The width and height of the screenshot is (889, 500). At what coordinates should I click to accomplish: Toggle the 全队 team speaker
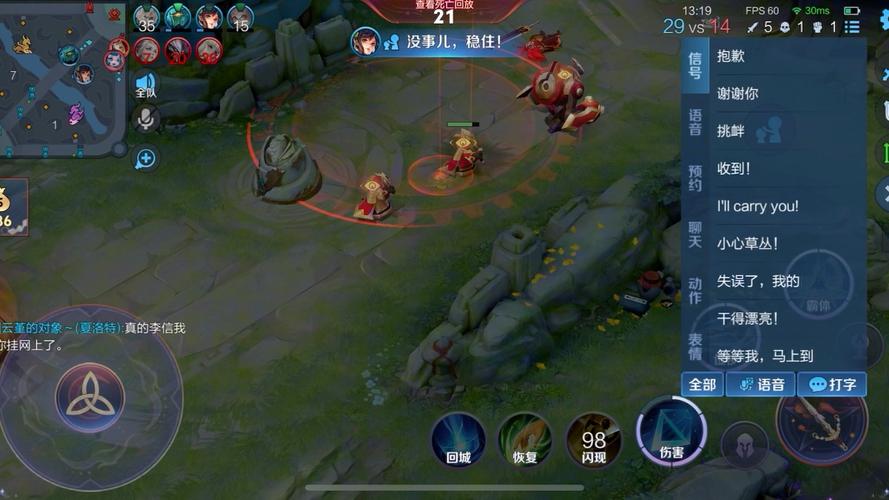coord(146,85)
